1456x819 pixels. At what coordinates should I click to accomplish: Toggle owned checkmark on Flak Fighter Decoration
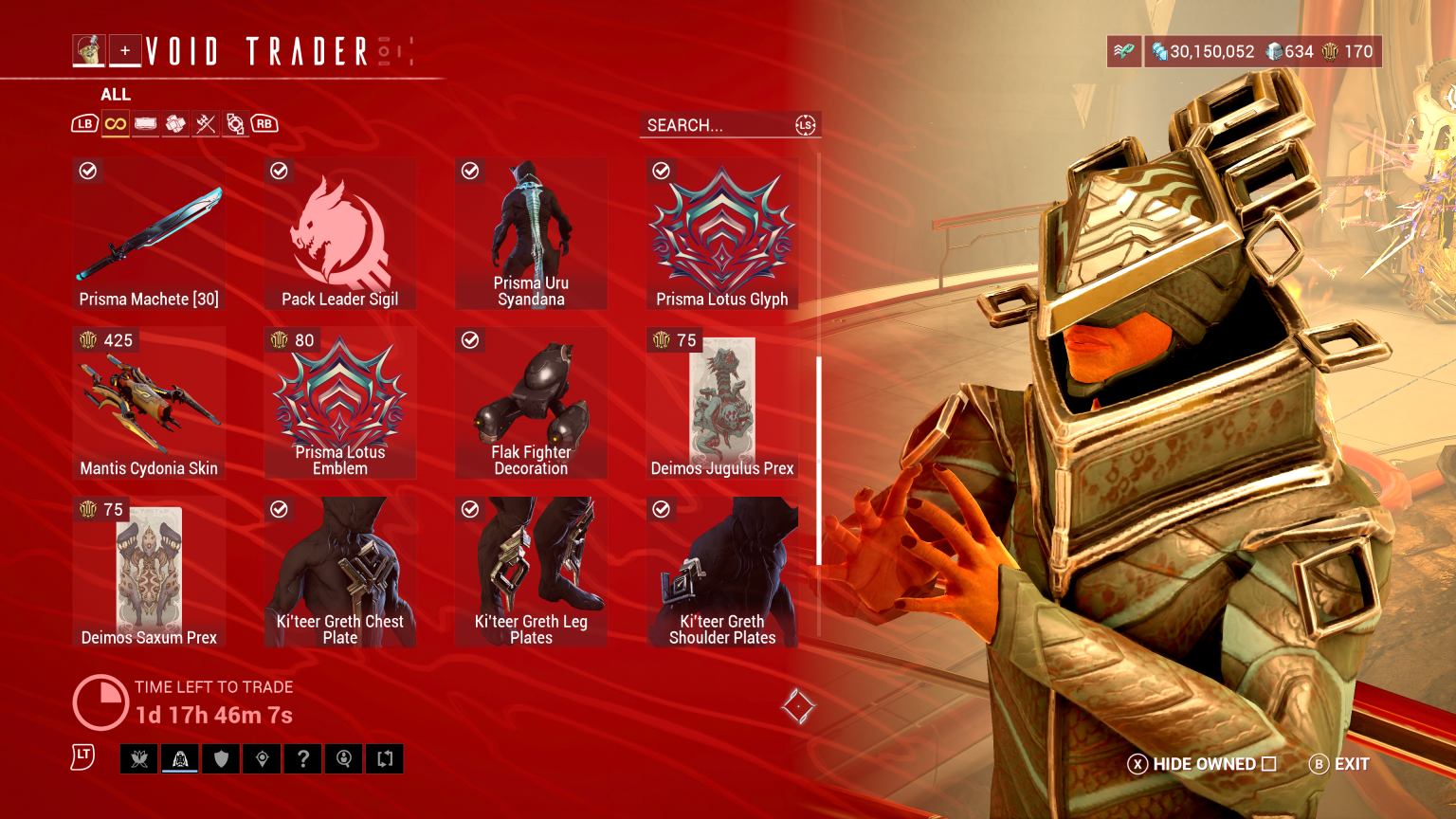470,339
